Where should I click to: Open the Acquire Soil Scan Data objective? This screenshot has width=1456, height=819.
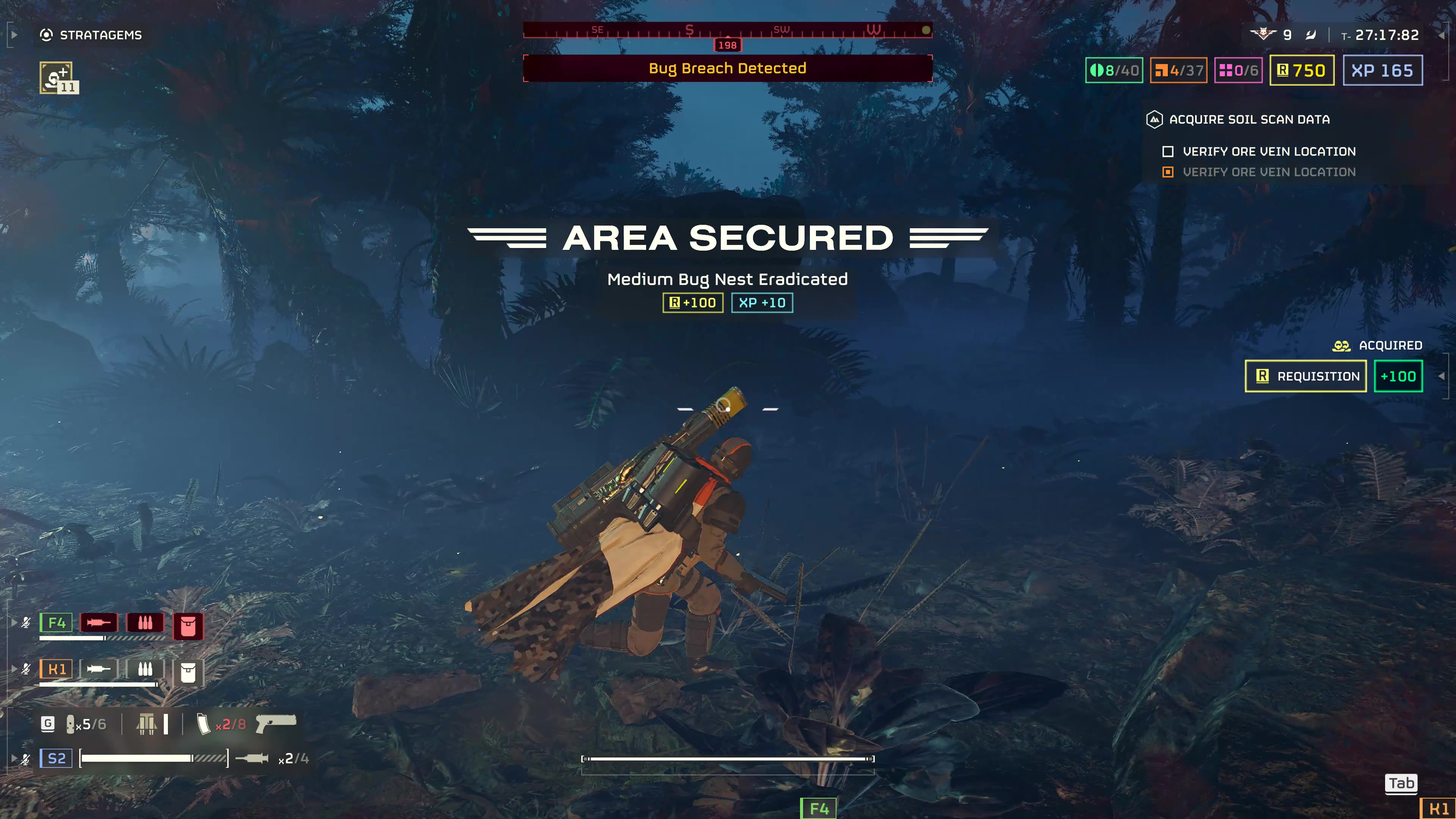pos(1249,120)
